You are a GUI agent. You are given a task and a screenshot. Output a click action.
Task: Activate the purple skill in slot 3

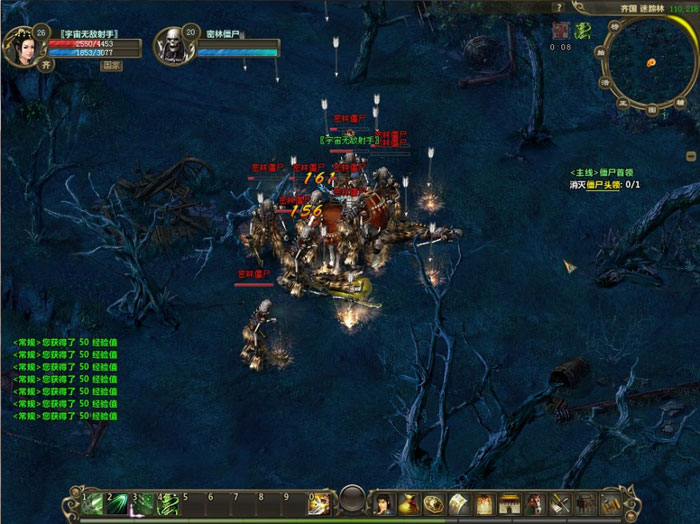click(144, 503)
